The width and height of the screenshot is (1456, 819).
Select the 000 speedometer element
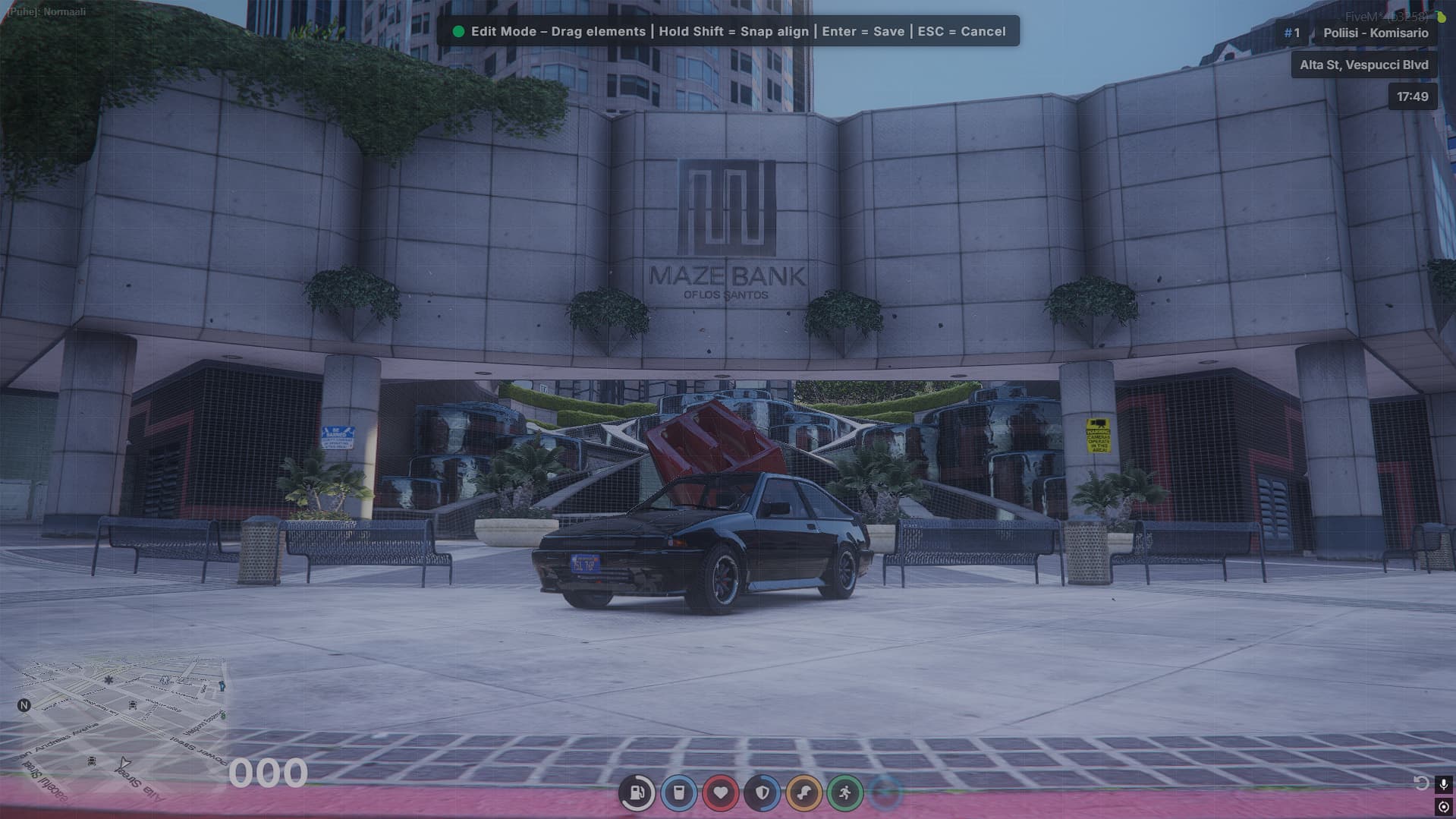(x=268, y=773)
